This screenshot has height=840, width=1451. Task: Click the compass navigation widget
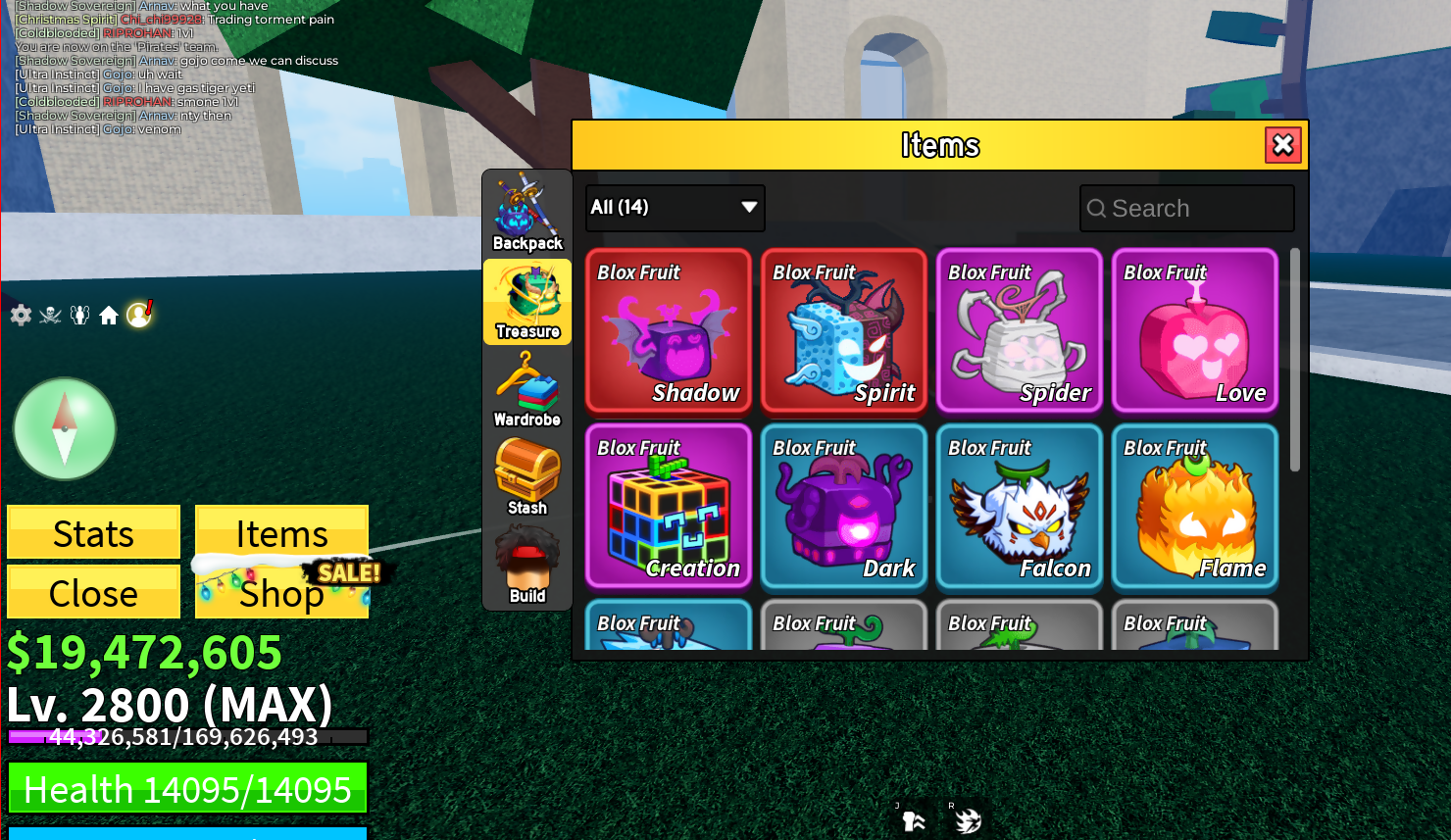tap(64, 428)
